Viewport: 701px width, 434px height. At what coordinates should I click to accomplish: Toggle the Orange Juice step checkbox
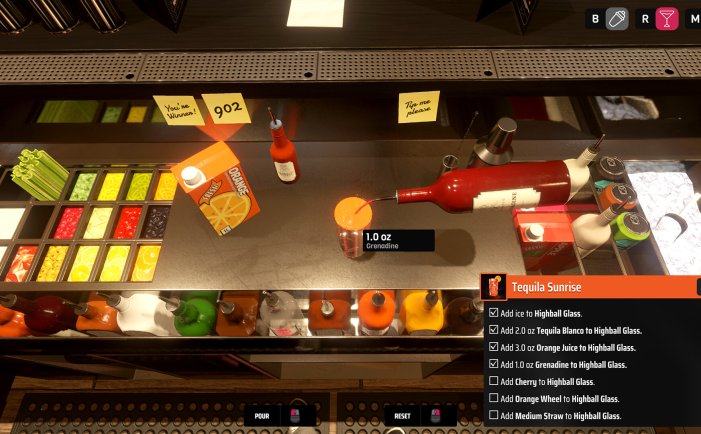493,347
